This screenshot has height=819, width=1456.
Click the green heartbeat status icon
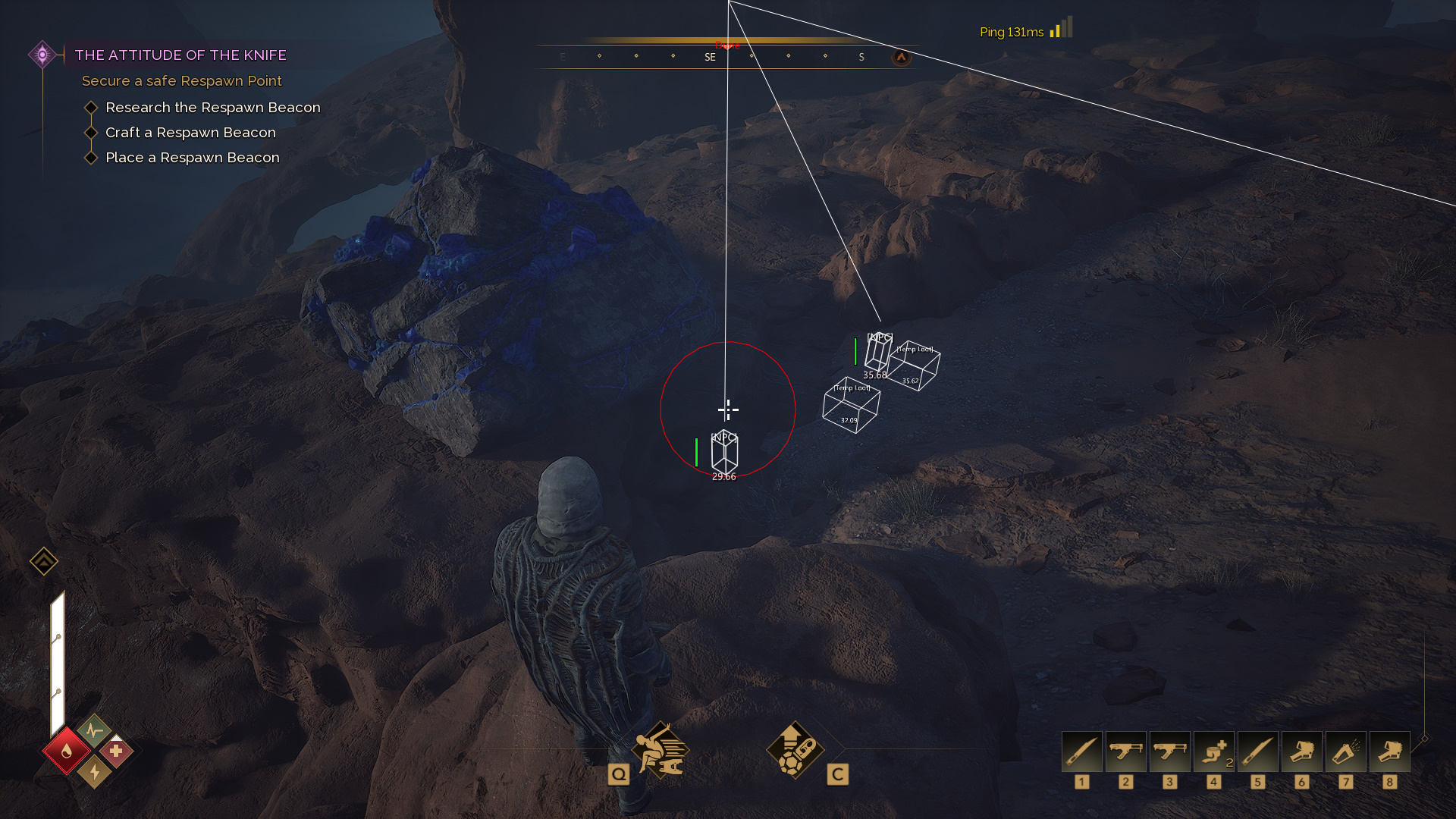pos(94,730)
